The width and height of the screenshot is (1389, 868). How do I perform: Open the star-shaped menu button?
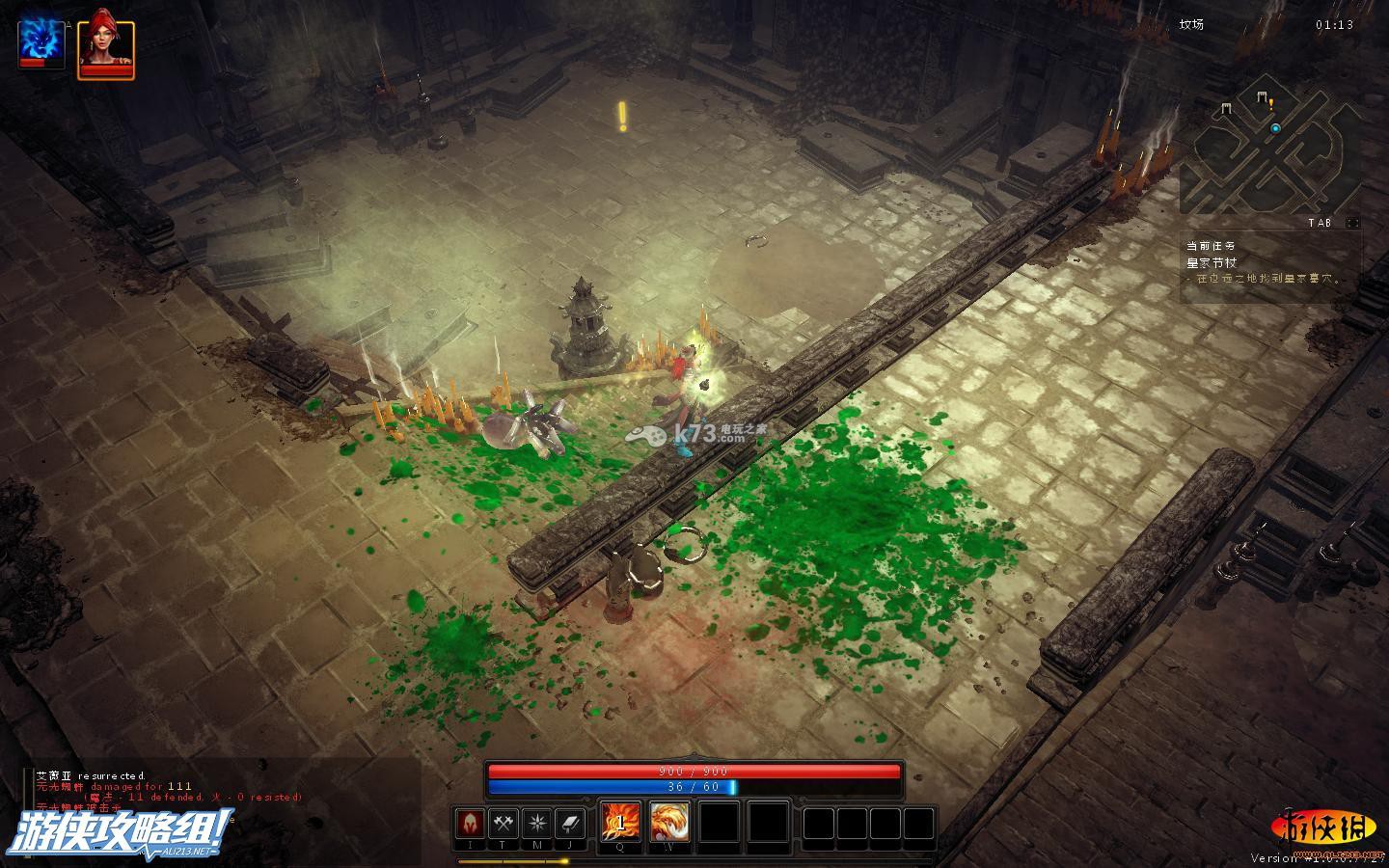pos(536,824)
